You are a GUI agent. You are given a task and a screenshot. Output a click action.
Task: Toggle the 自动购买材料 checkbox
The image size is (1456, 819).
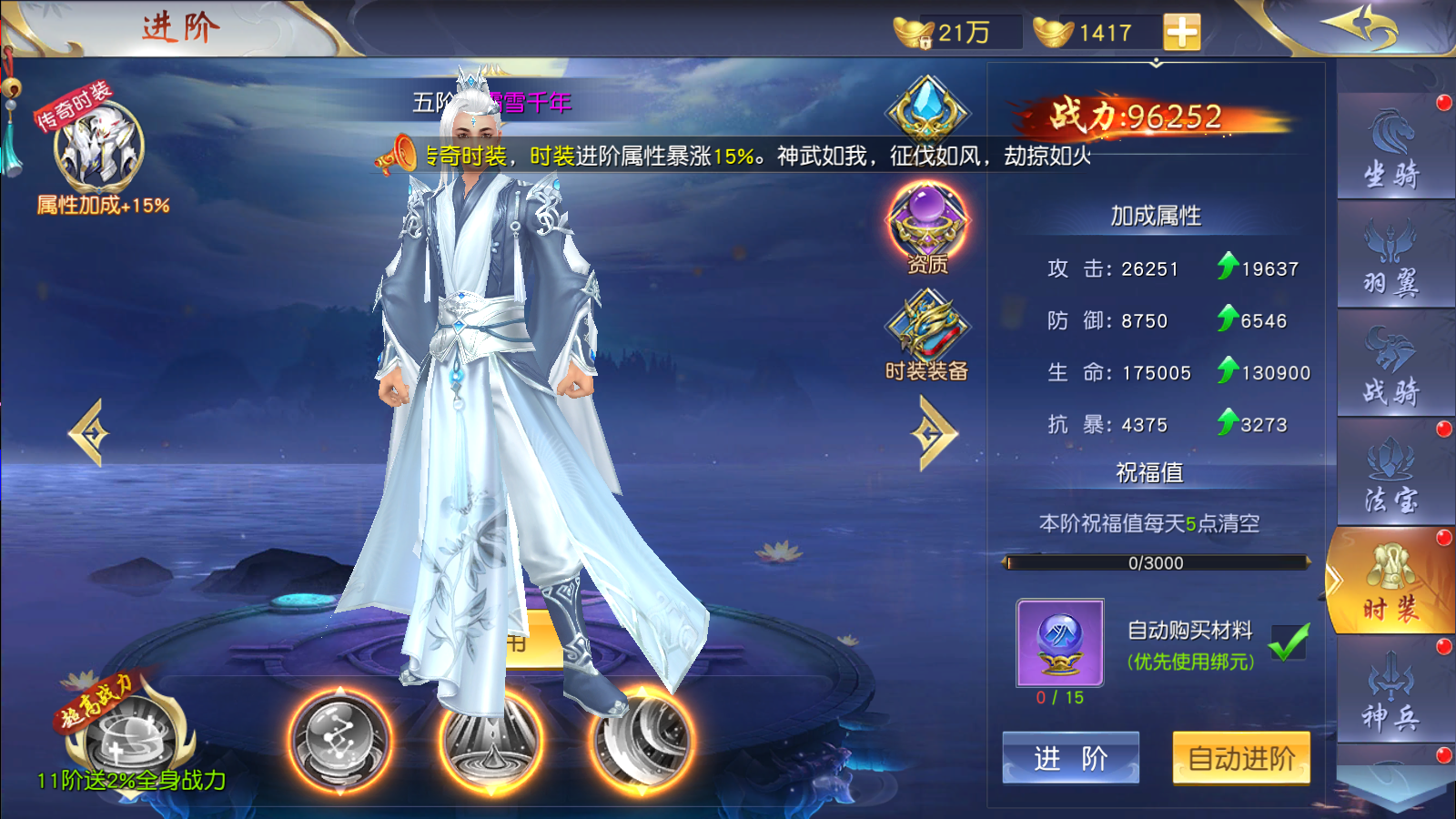[x=1289, y=642]
